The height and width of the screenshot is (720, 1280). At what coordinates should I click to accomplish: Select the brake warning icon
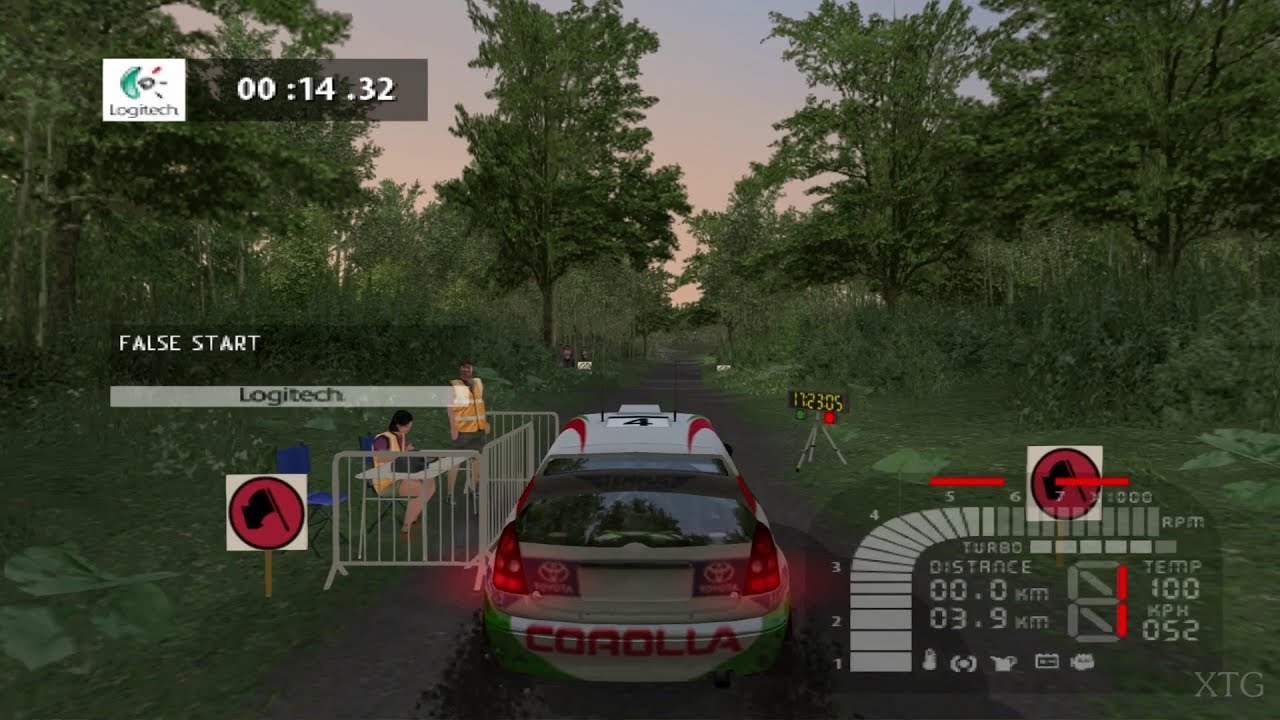(963, 663)
